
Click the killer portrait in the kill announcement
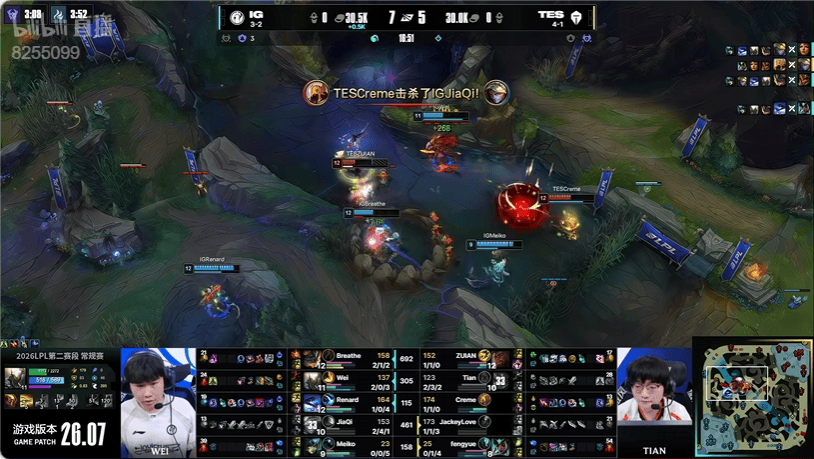316,93
